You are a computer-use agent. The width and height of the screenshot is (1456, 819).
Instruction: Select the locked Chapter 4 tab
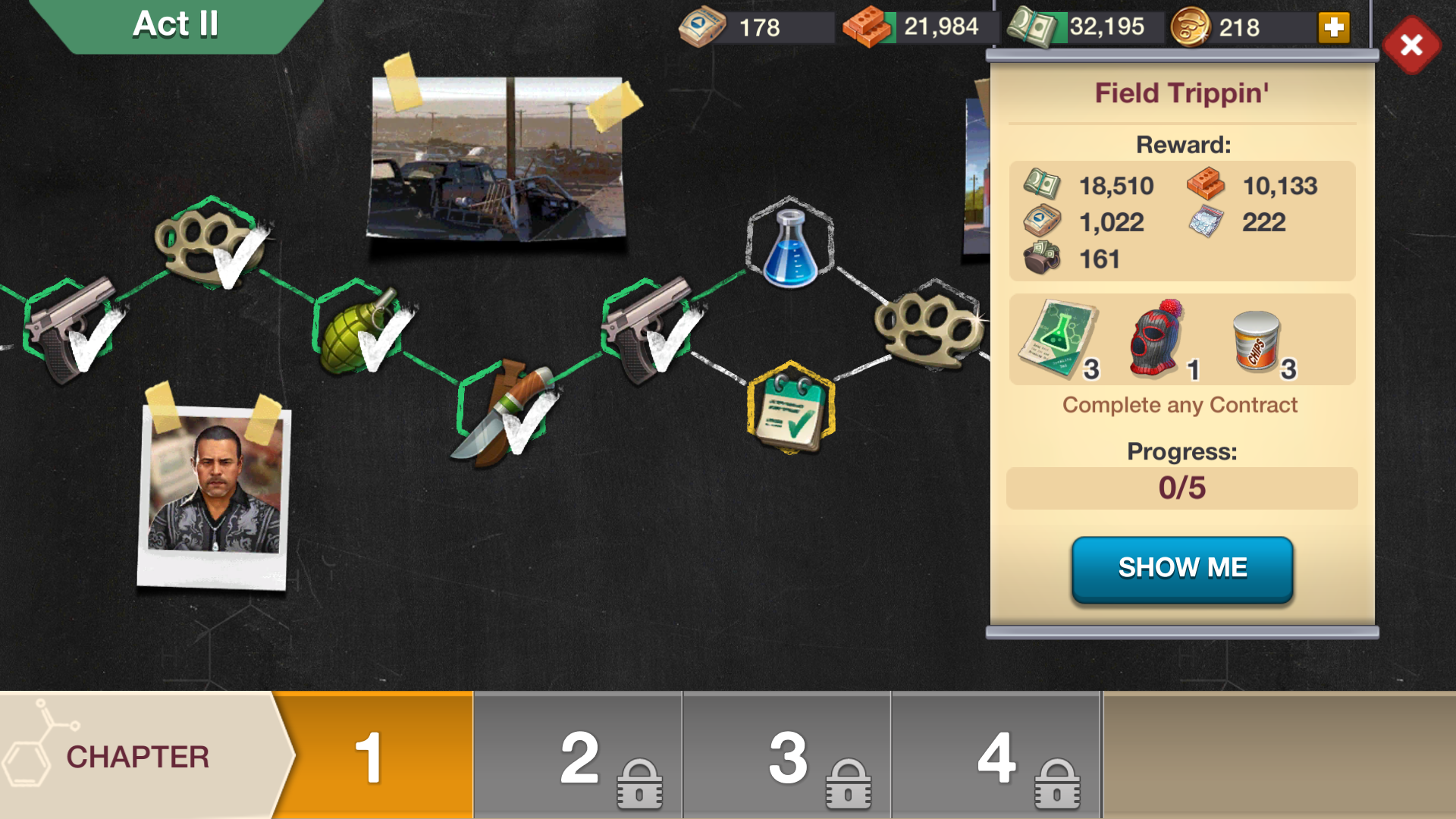996,756
